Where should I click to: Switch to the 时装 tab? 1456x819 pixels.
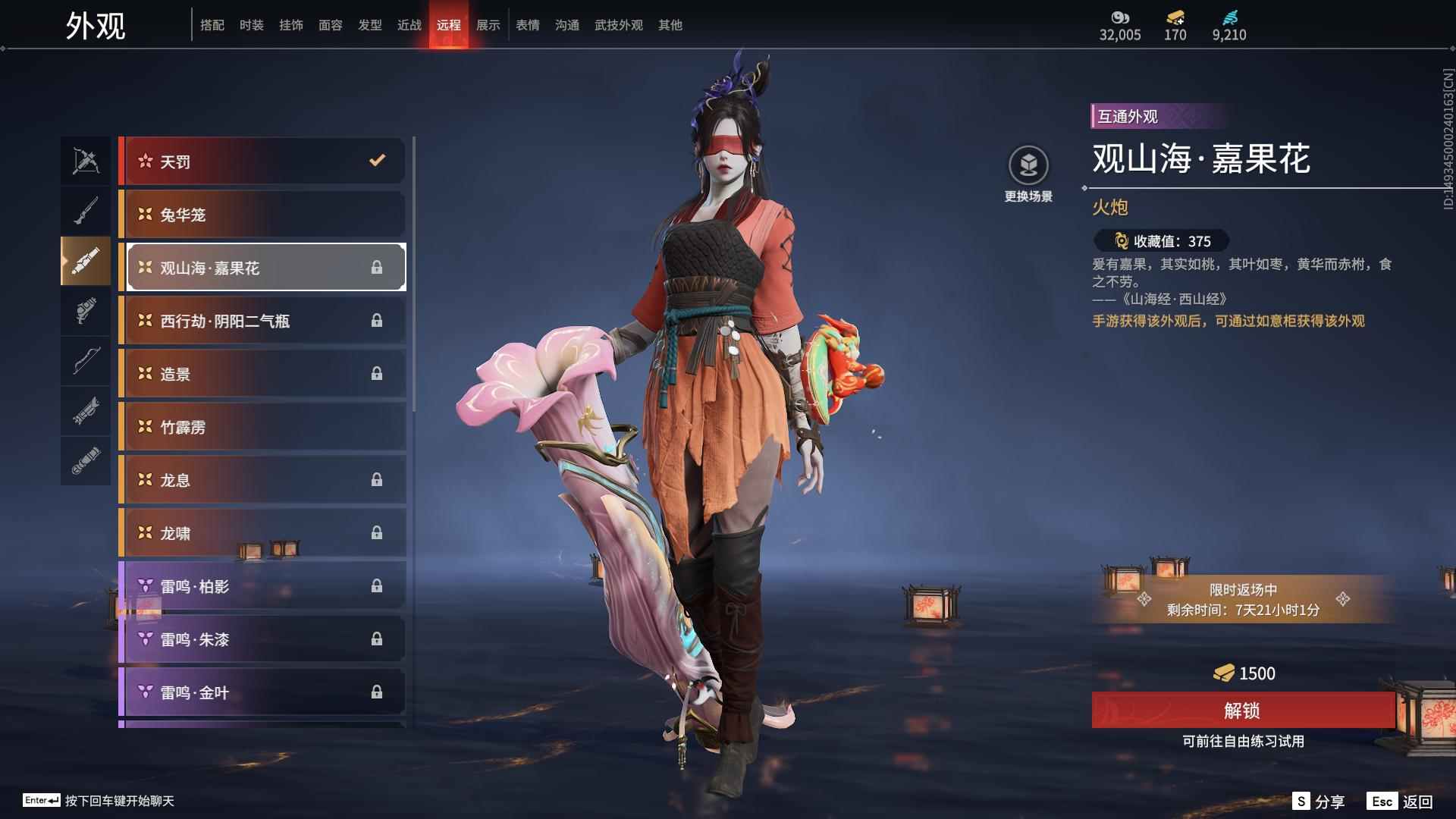[x=252, y=25]
